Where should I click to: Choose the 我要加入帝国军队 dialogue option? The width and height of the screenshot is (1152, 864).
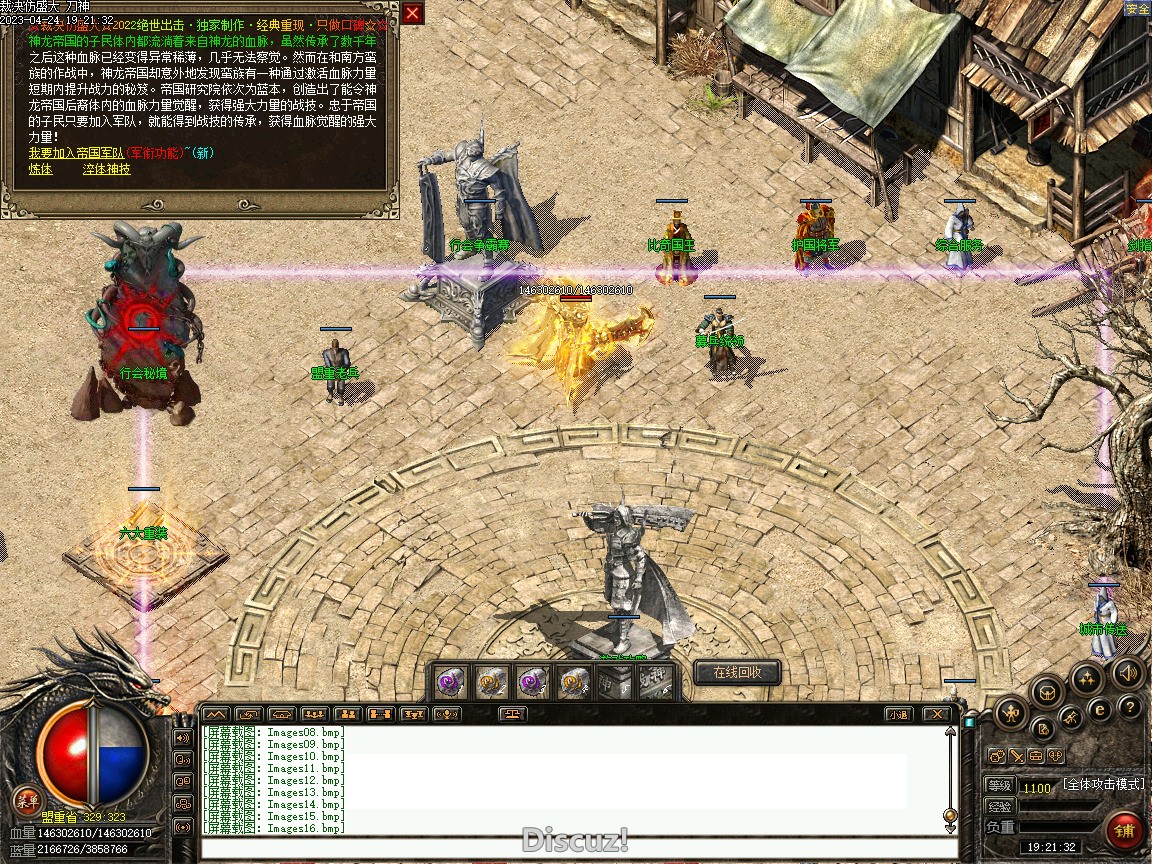(x=76, y=153)
